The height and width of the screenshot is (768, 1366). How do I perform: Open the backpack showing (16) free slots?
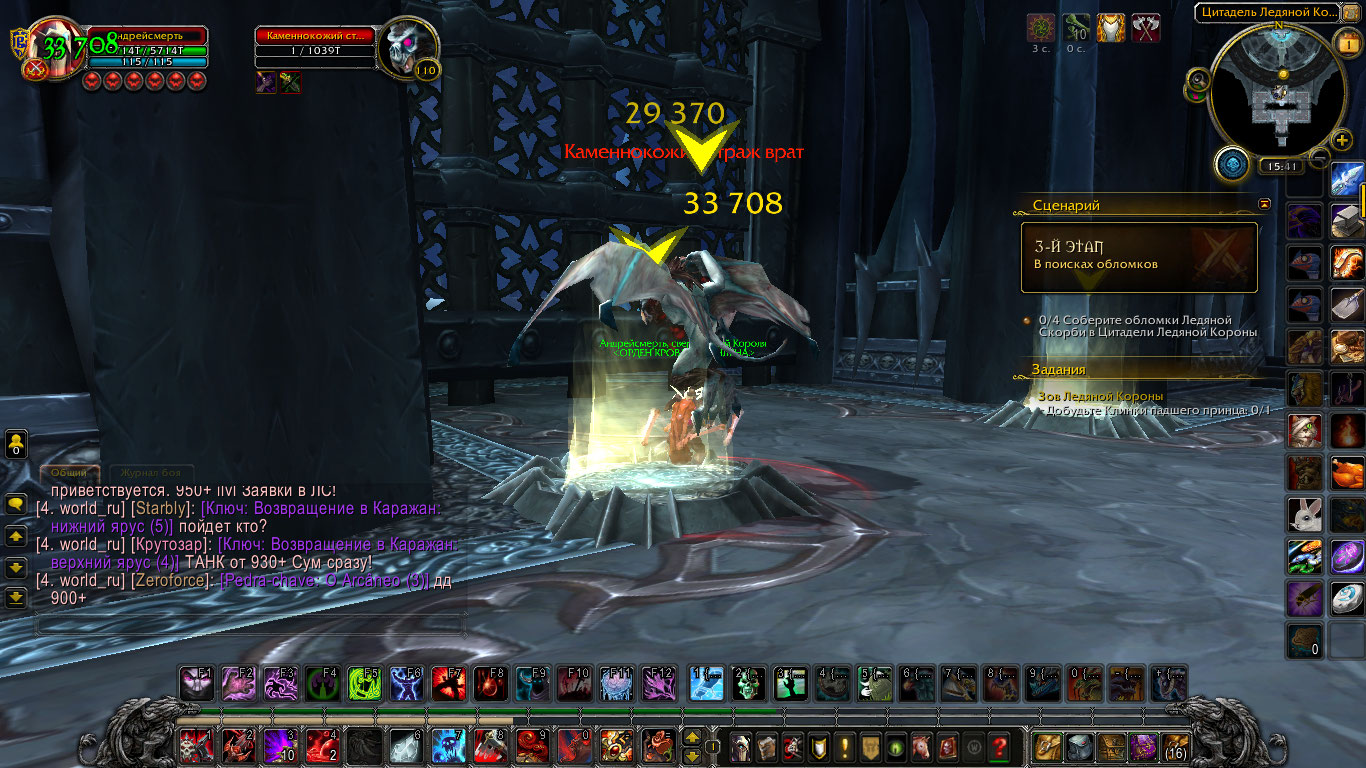1173,746
